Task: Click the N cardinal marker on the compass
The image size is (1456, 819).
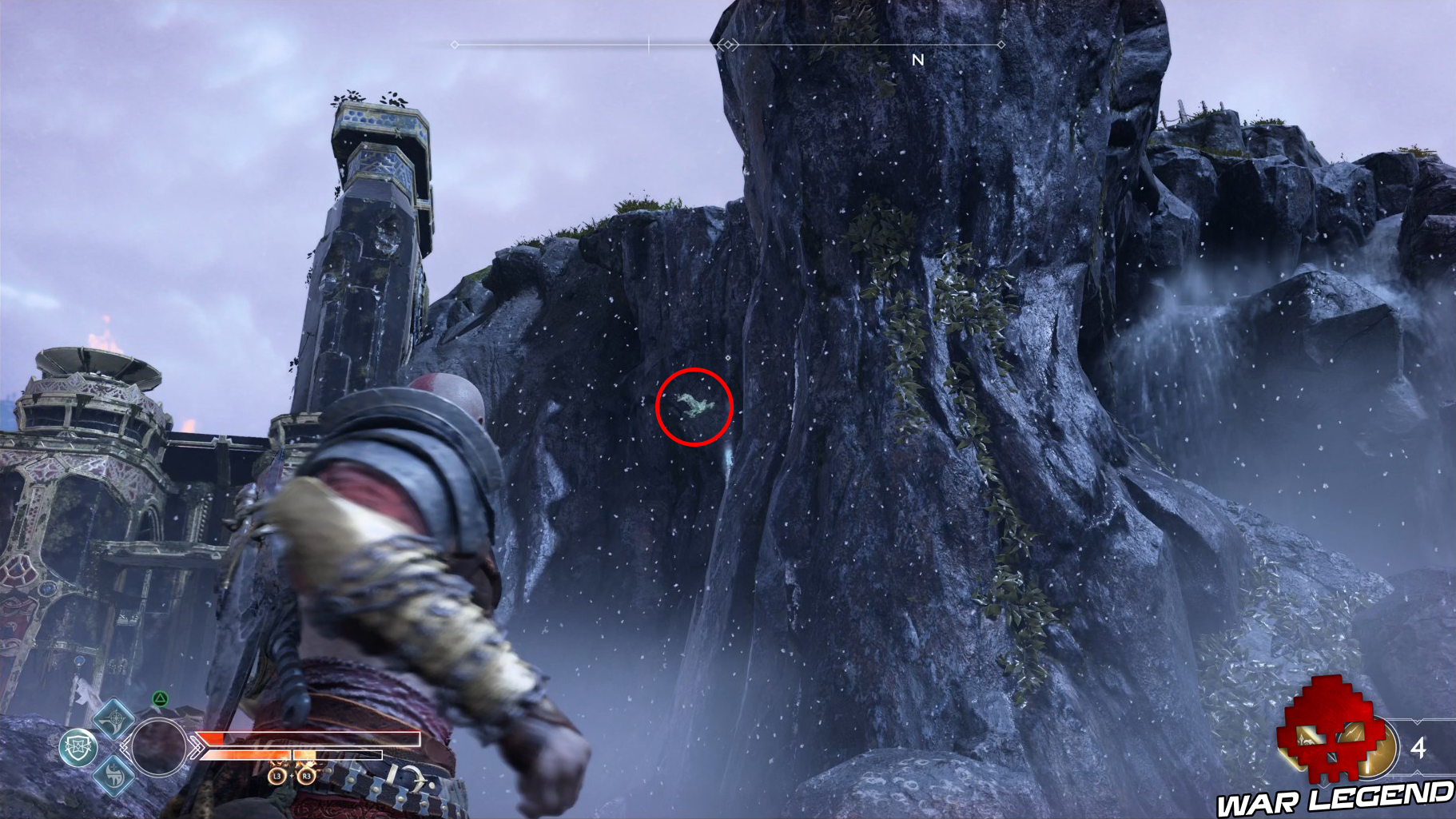Action: click(918, 58)
